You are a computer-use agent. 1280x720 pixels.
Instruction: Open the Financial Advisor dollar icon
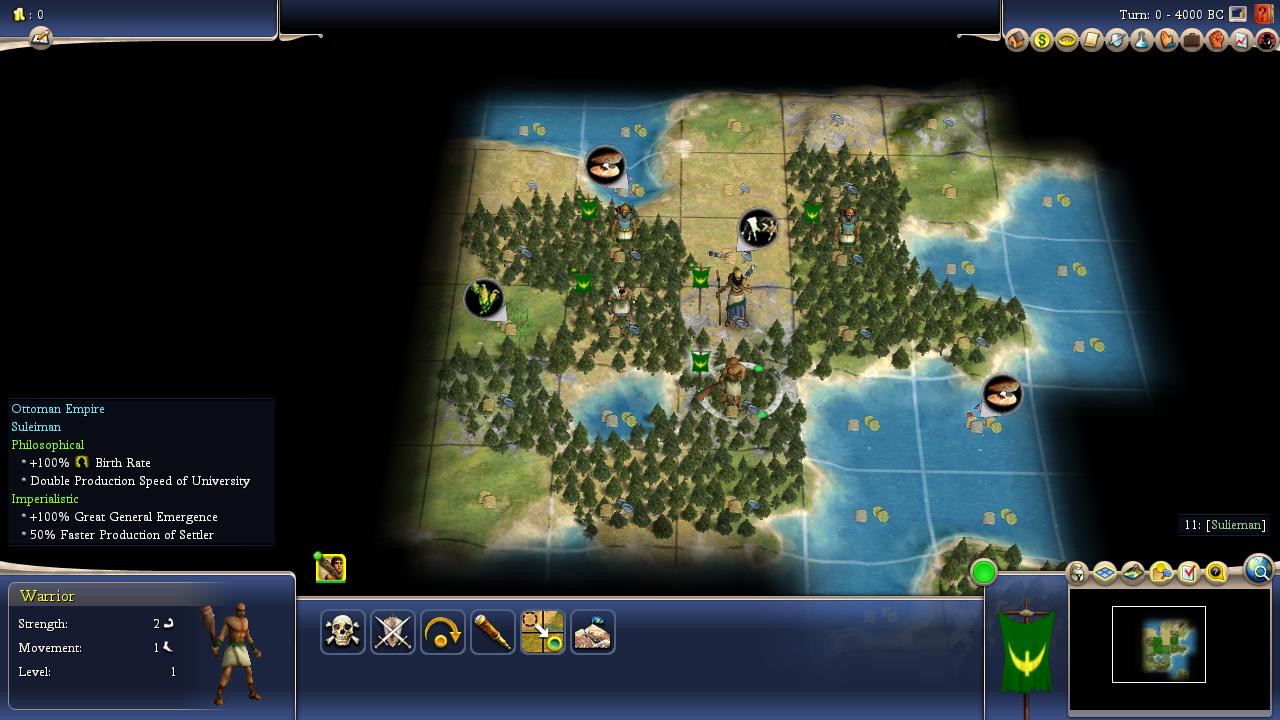pos(1042,41)
